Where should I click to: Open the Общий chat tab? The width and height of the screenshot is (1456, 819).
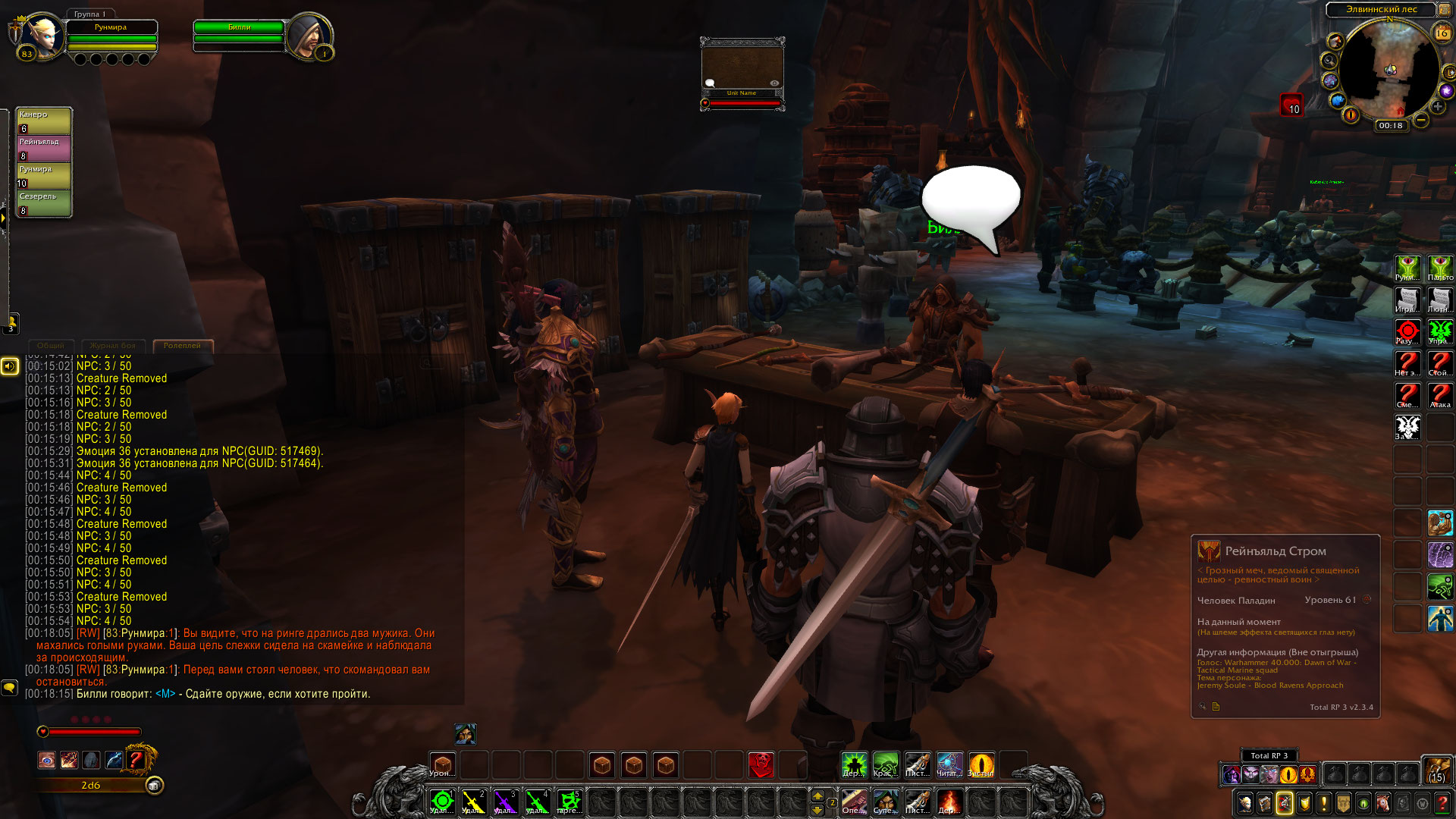tap(51, 346)
